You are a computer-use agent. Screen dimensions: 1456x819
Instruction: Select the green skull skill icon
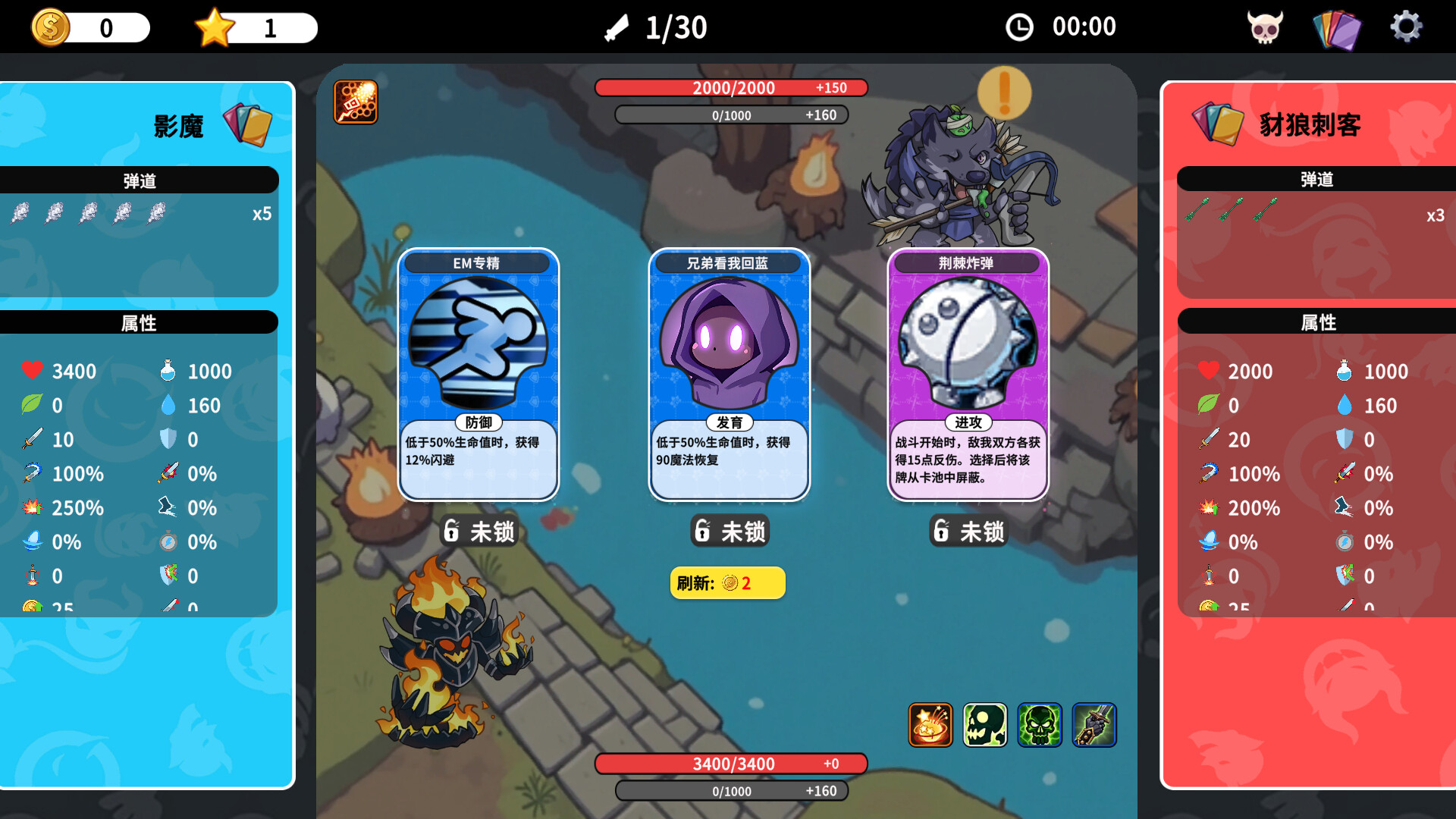(x=1039, y=726)
